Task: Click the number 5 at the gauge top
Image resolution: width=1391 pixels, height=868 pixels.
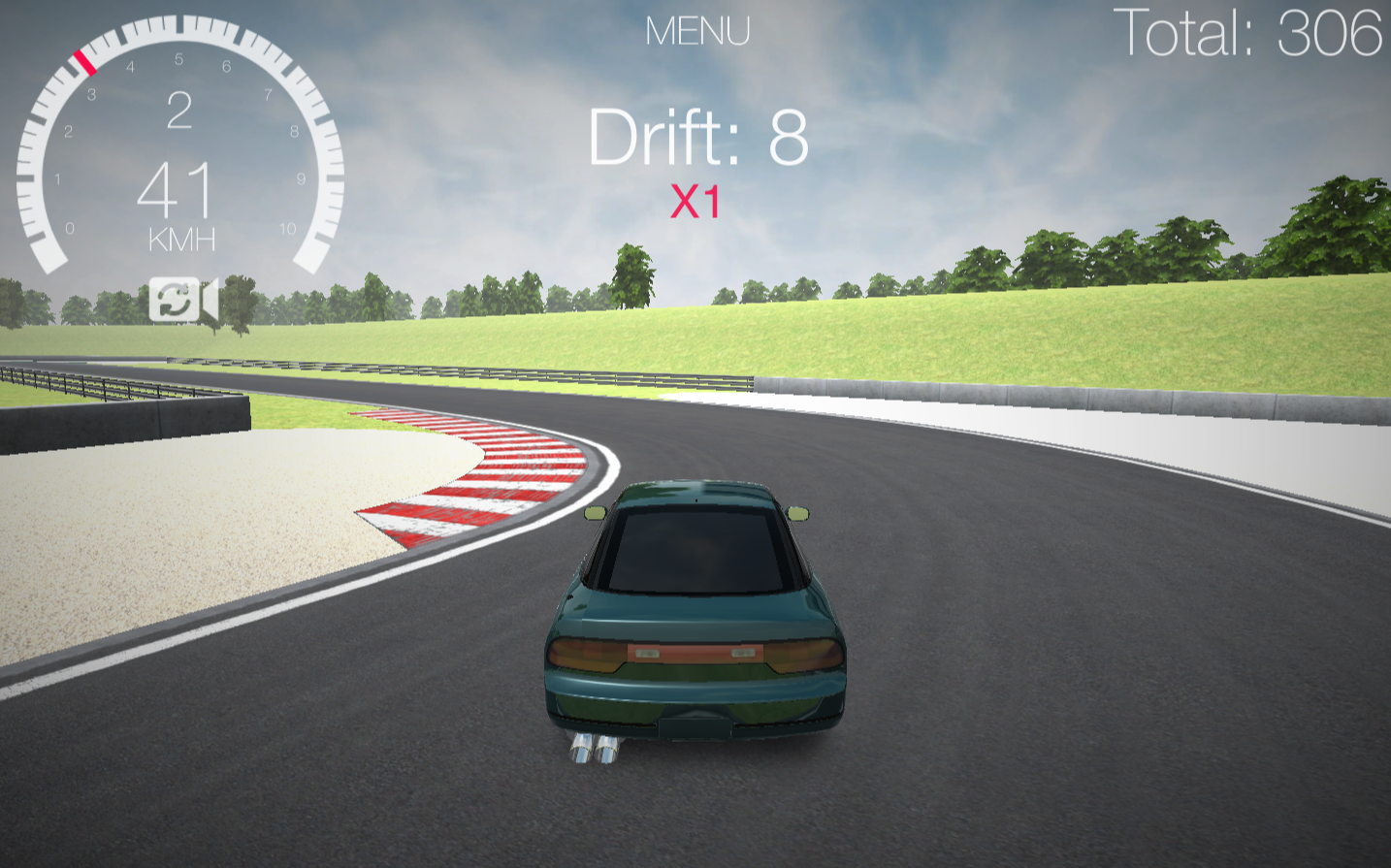Action: pos(178,58)
